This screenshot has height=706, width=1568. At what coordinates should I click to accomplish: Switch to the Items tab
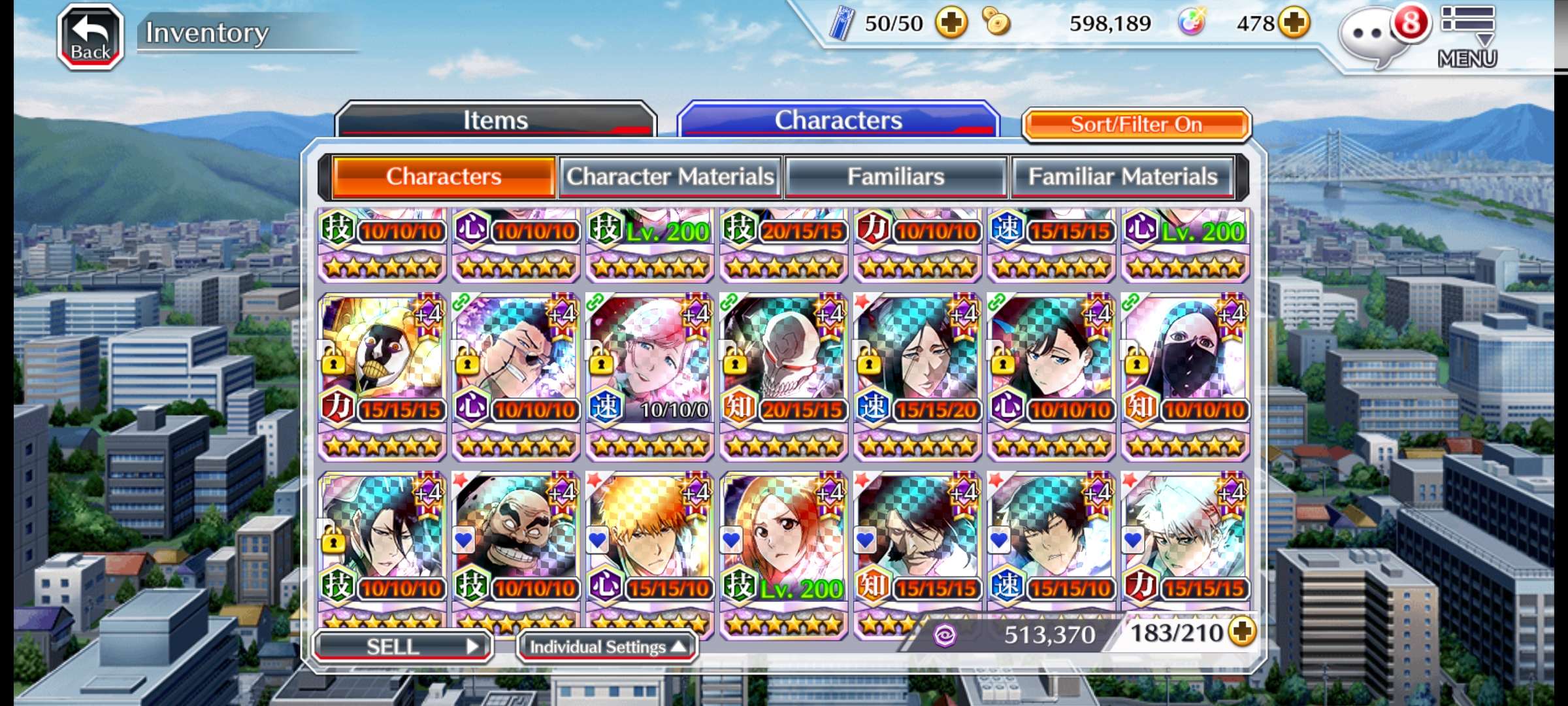495,120
